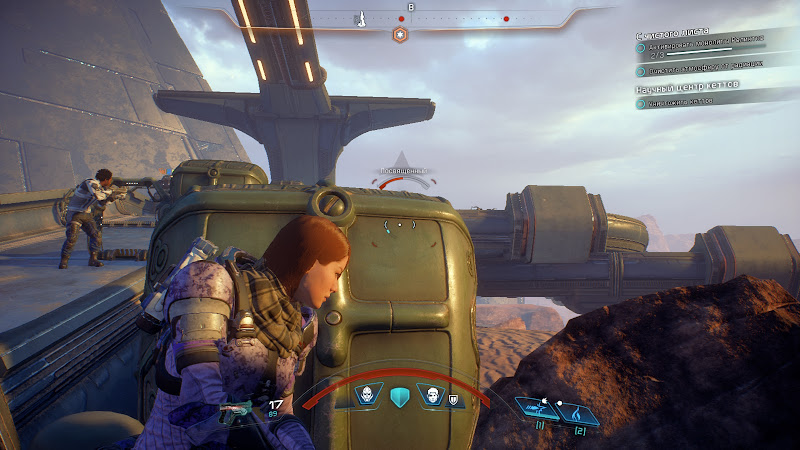Click the teal shield icon between squad portraits
Screen dimensions: 800x450
(400, 396)
